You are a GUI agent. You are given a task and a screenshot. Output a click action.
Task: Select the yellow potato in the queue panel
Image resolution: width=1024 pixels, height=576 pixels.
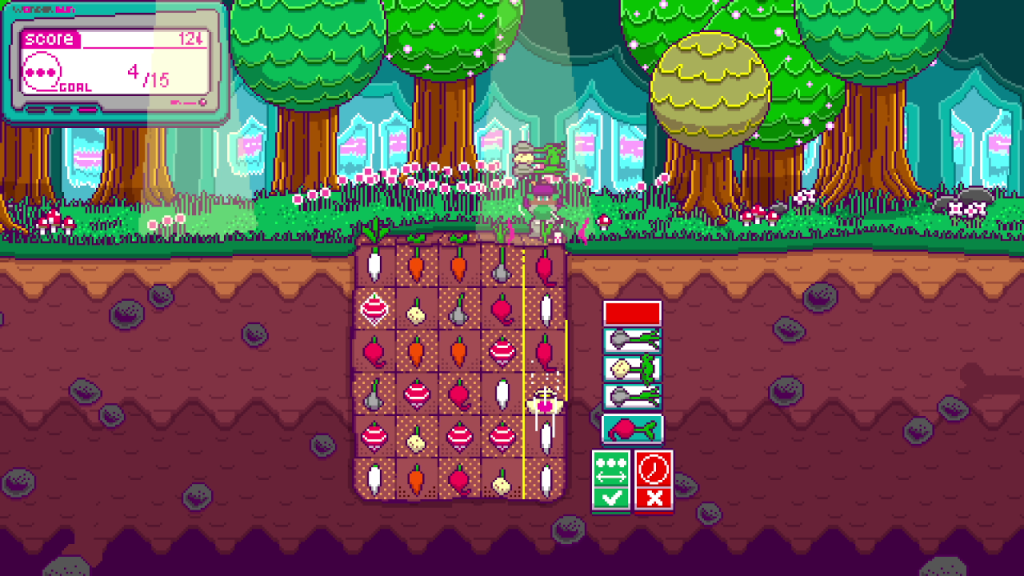point(632,368)
